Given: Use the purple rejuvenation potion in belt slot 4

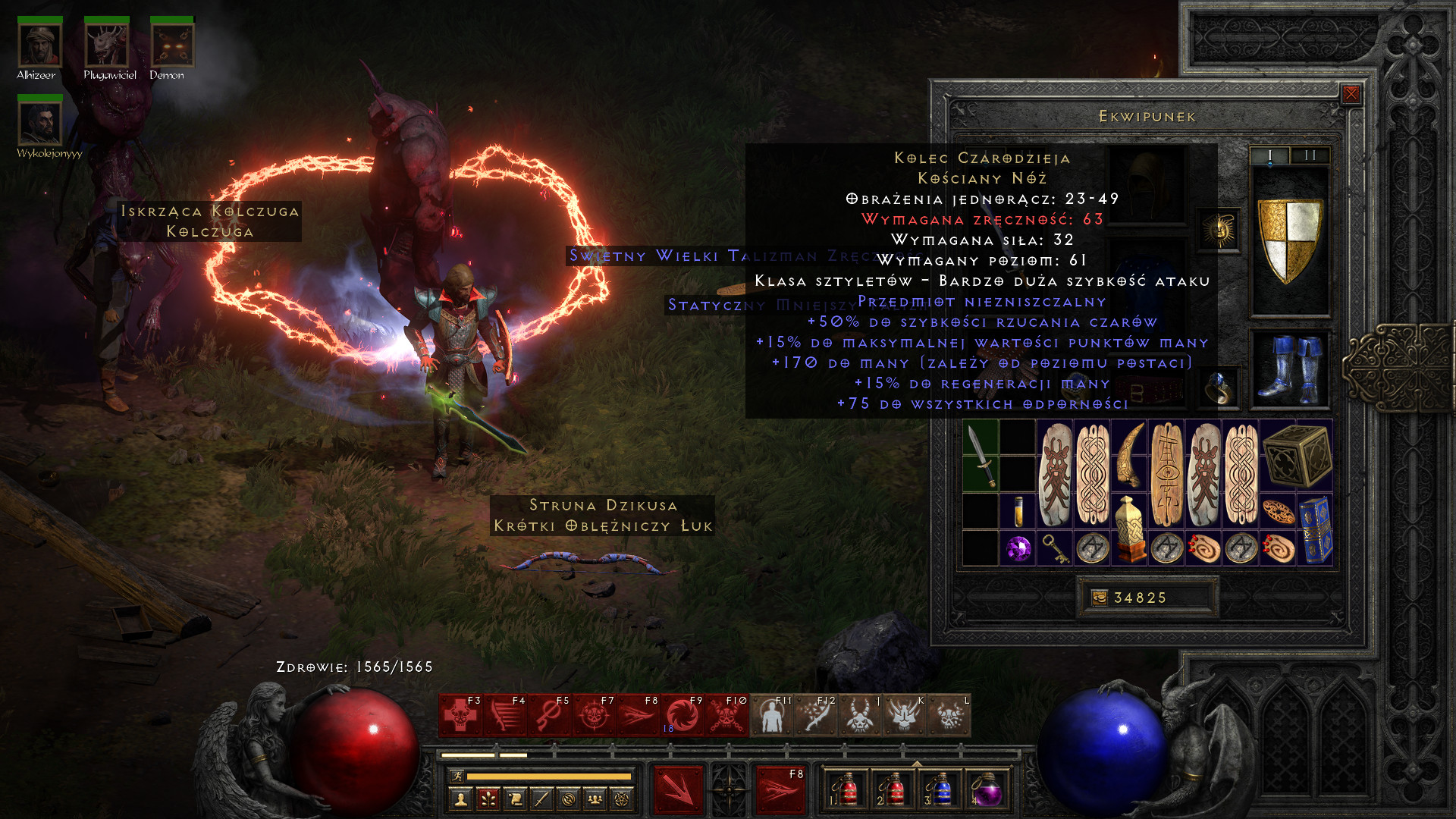Looking at the screenshot, I should (x=987, y=790).
